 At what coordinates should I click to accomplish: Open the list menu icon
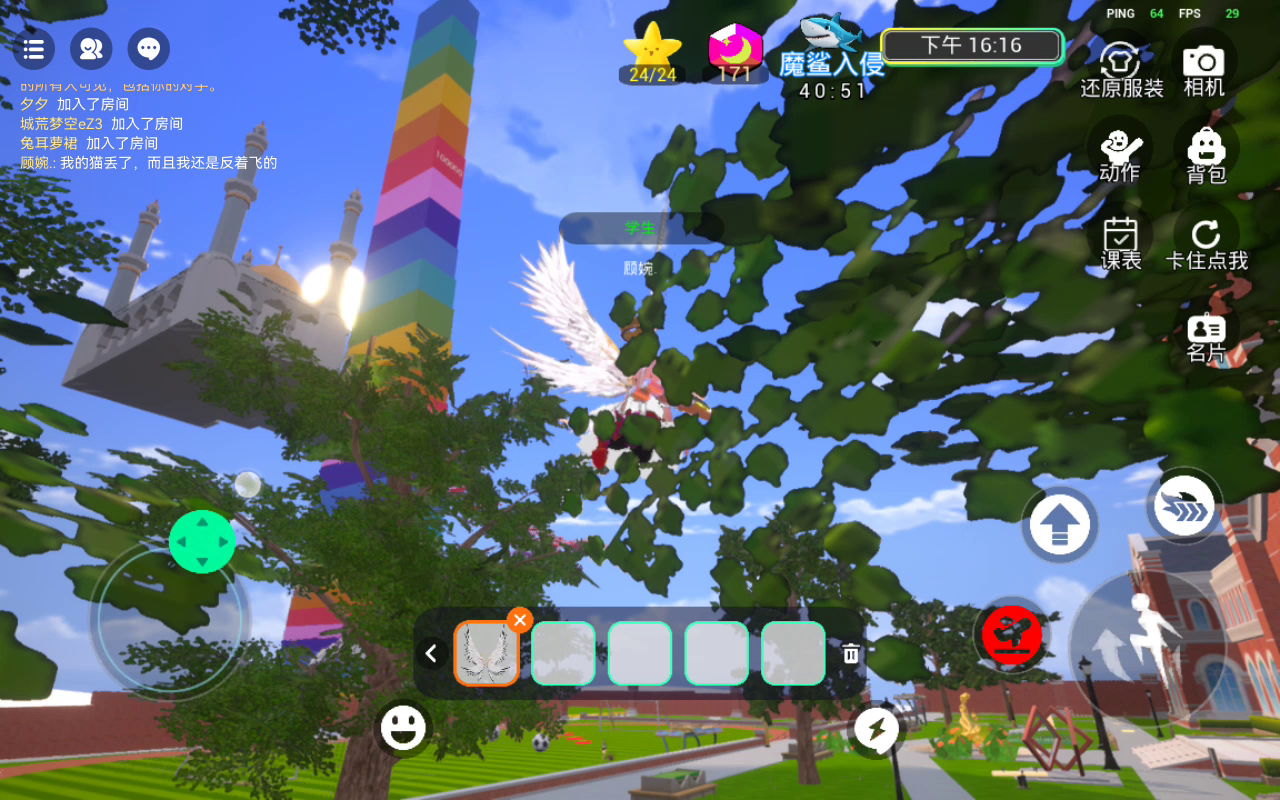click(34, 49)
